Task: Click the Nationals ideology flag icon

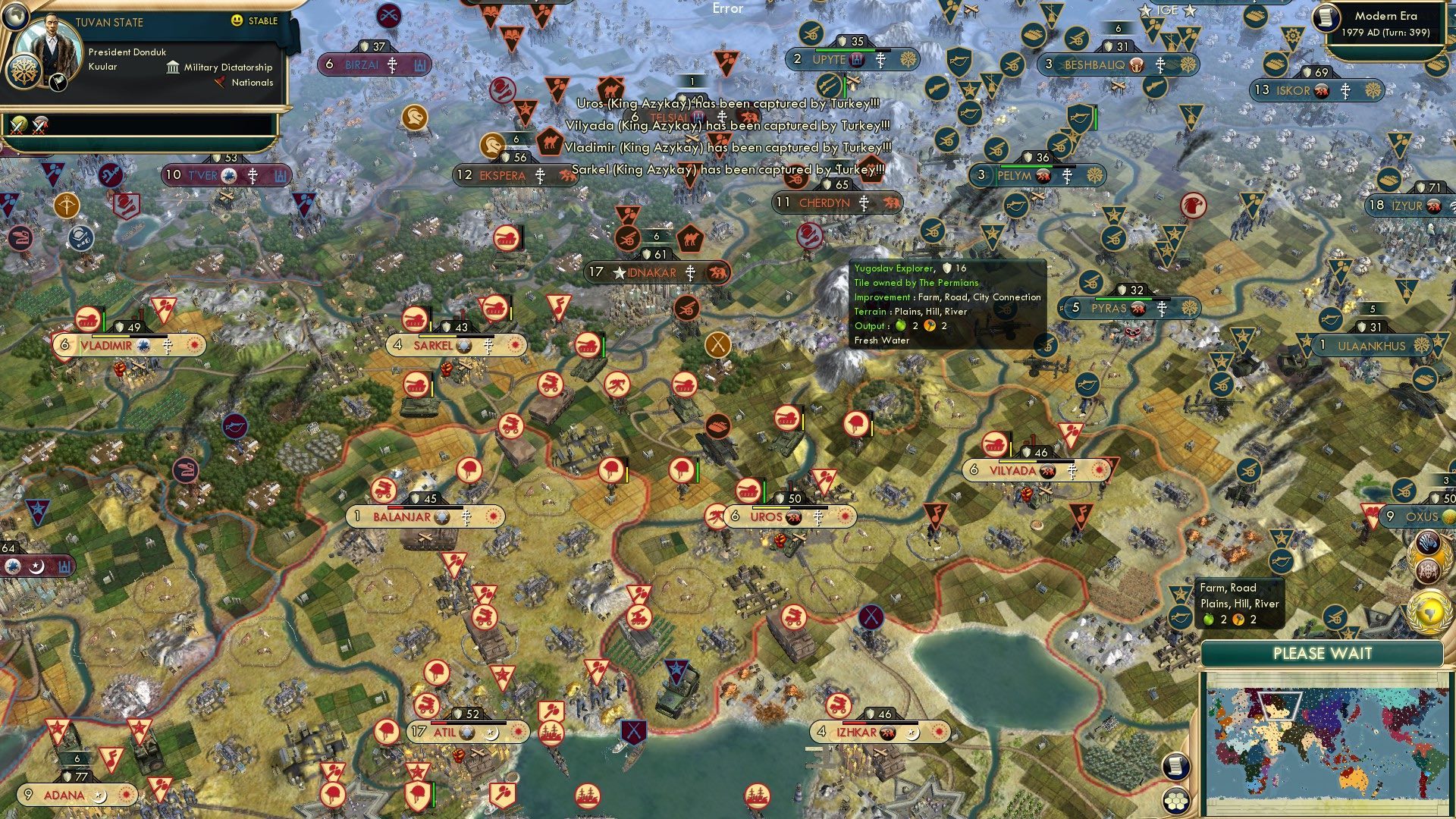Action: pyautogui.click(x=218, y=83)
